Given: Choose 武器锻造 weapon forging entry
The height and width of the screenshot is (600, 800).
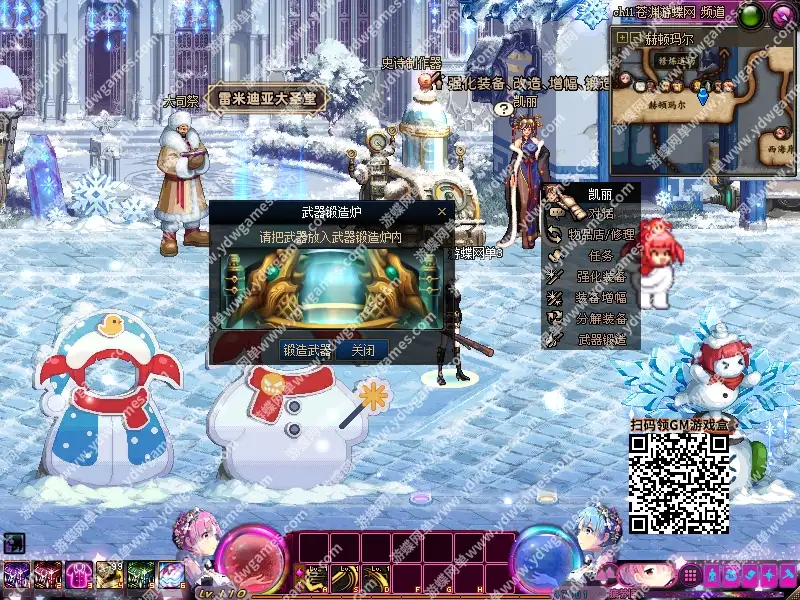Looking at the screenshot, I should (600, 340).
